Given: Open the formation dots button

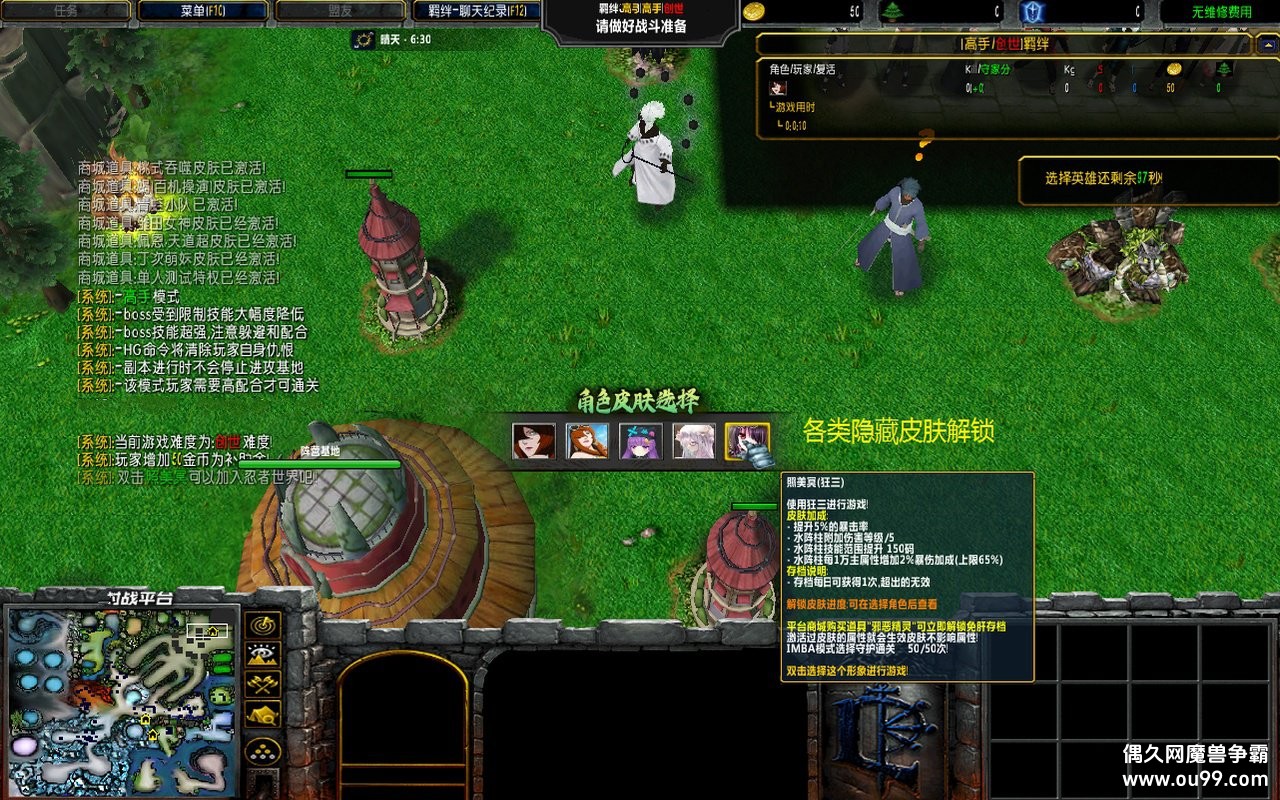Looking at the screenshot, I should click(263, 752).
